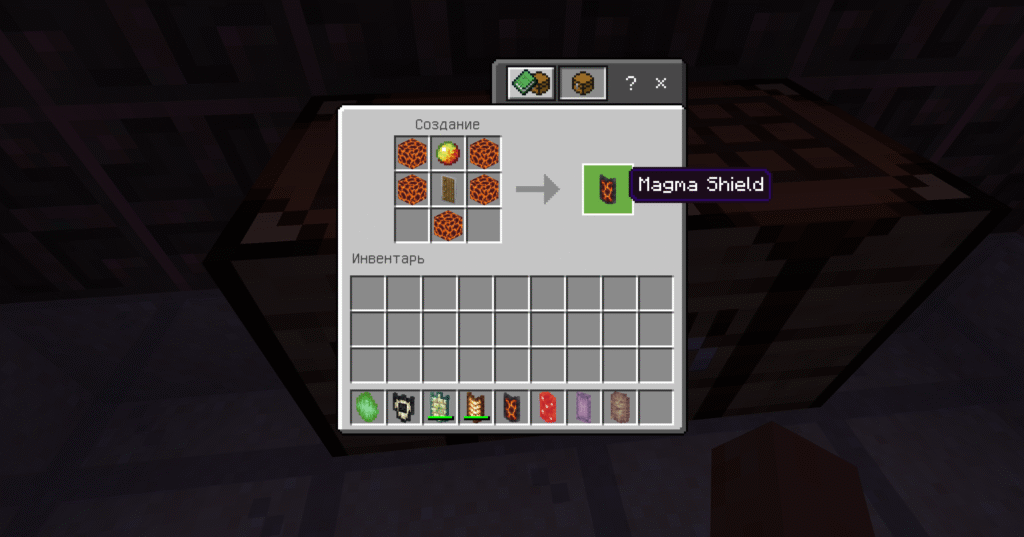Viewport: 1024px width, 537px height.
Task: Take the Magma Shield from the output slot
Action: click(607, 189)
